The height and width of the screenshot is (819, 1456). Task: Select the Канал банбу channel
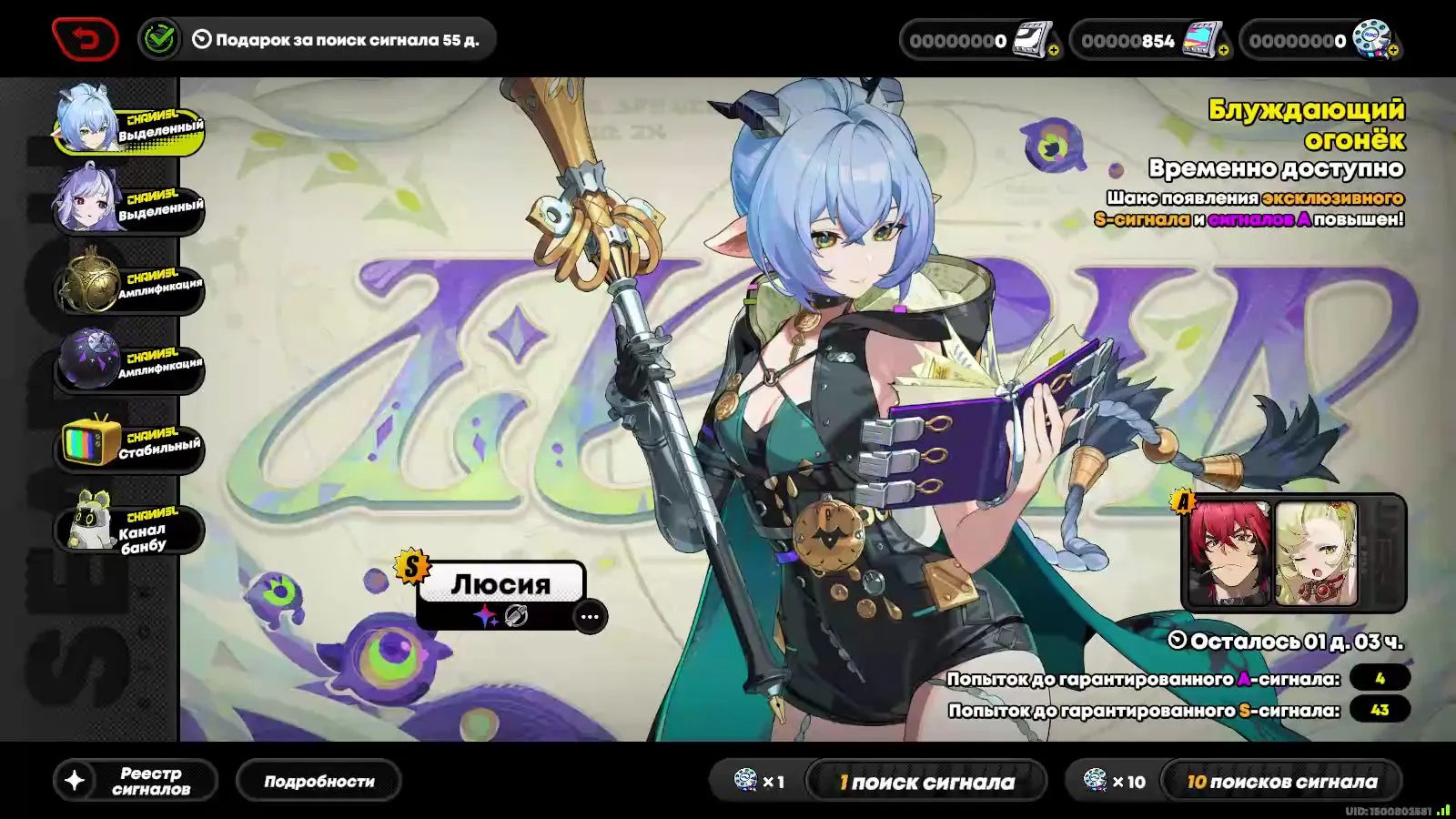click(127, 523)
